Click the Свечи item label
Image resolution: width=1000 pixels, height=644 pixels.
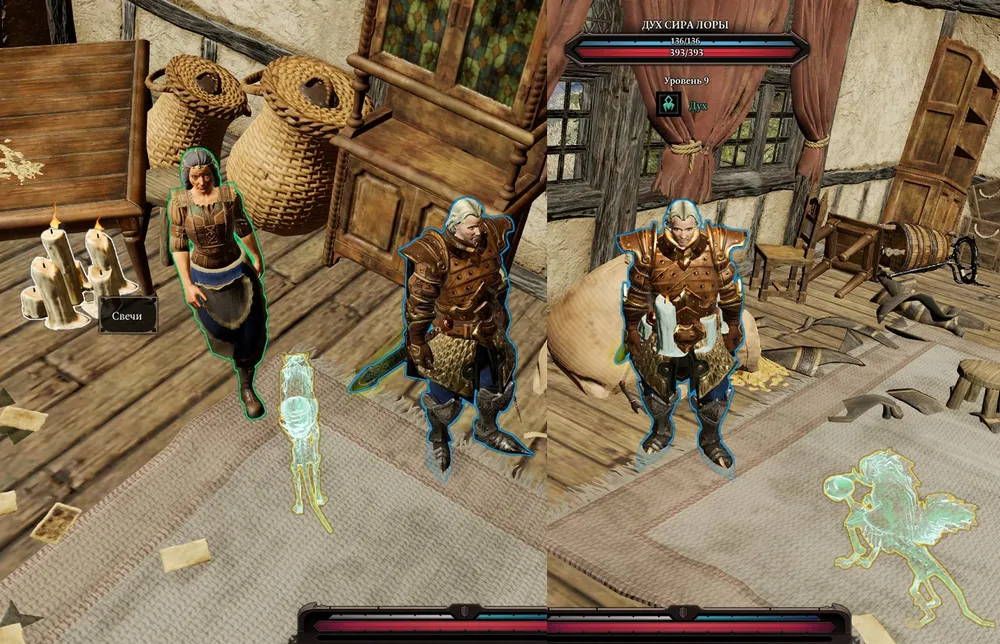pos(128,315)
